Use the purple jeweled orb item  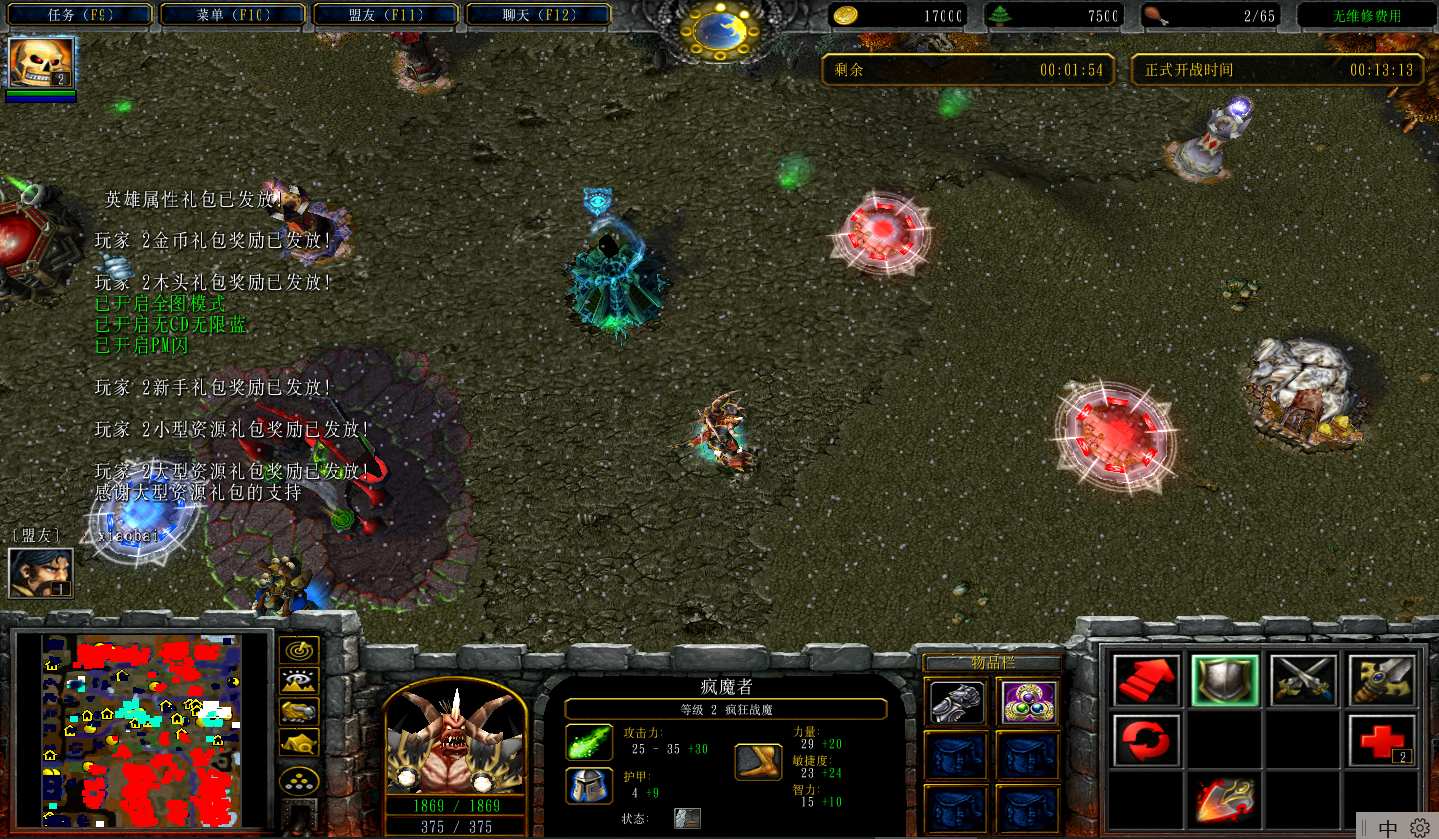point(1027,702)
